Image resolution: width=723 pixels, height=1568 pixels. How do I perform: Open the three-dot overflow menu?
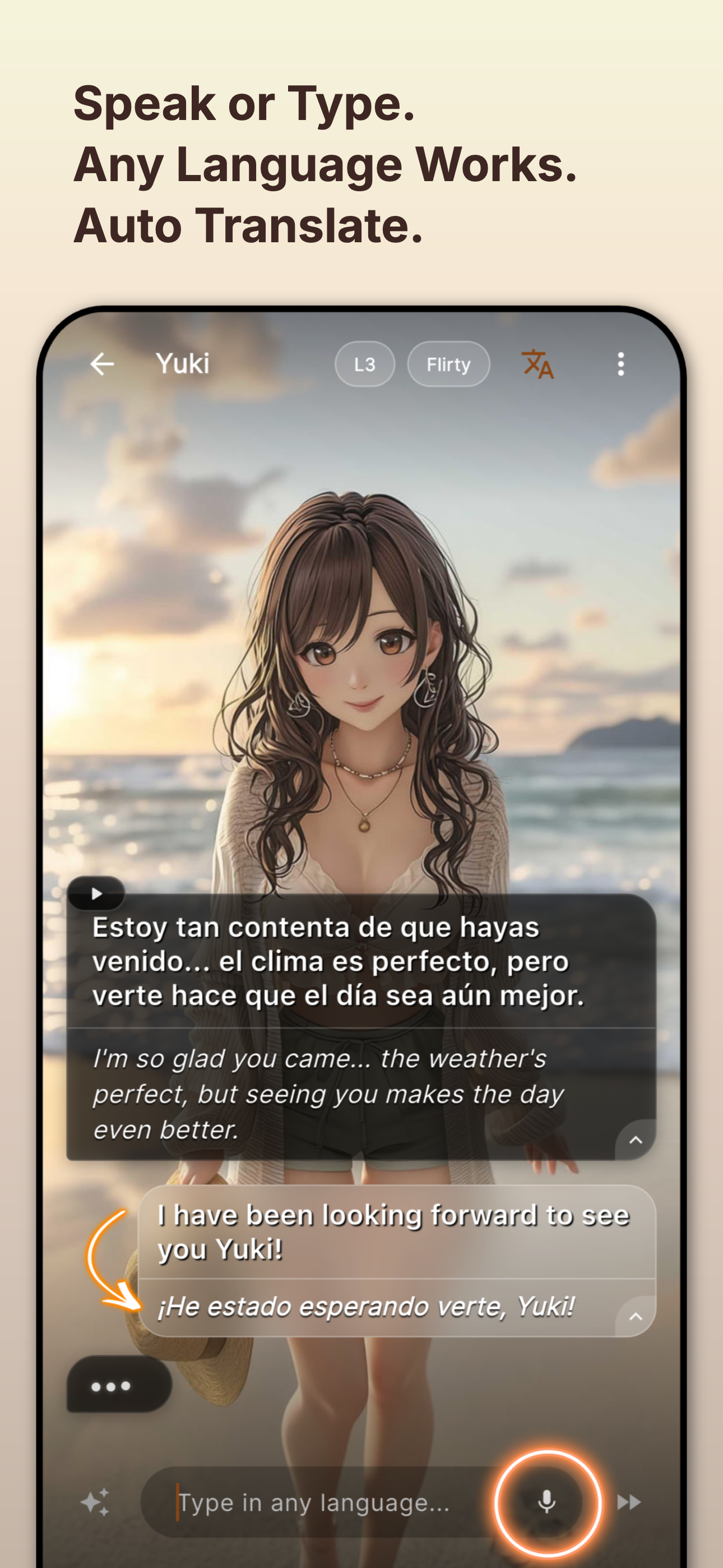(x=621, y=364)
